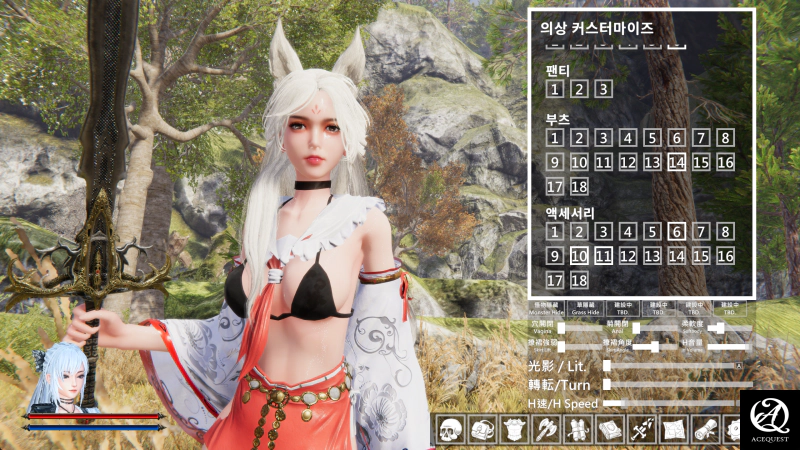
Task: Adjust the 轉転/Turn slider
Action: tap(672, 385)
